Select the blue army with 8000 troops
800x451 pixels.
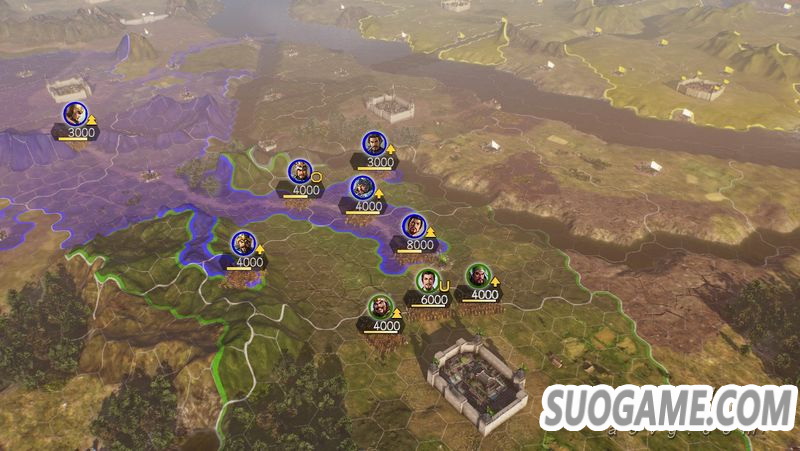[414, 229]
